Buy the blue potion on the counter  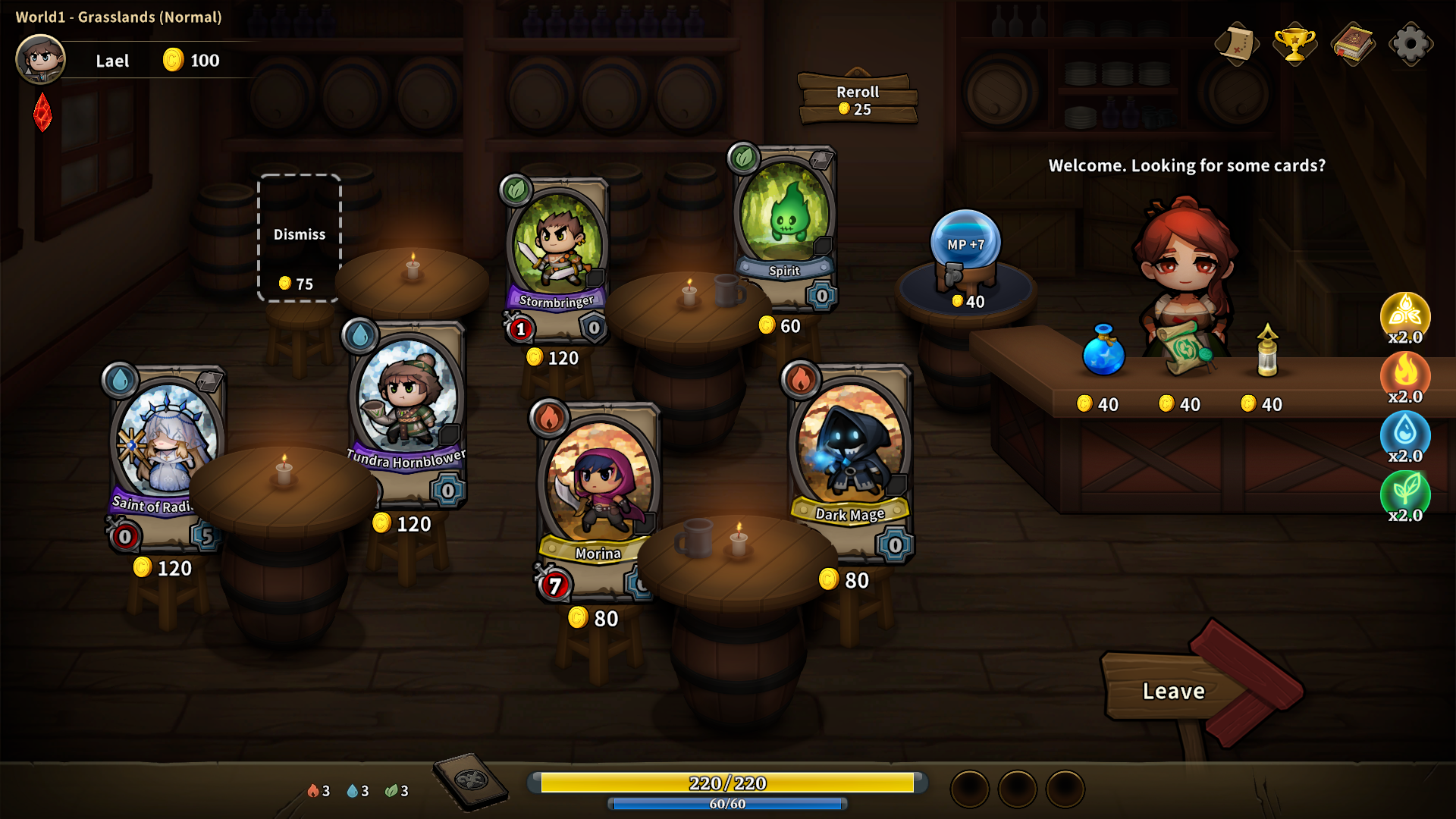[x=1103, y=352]
